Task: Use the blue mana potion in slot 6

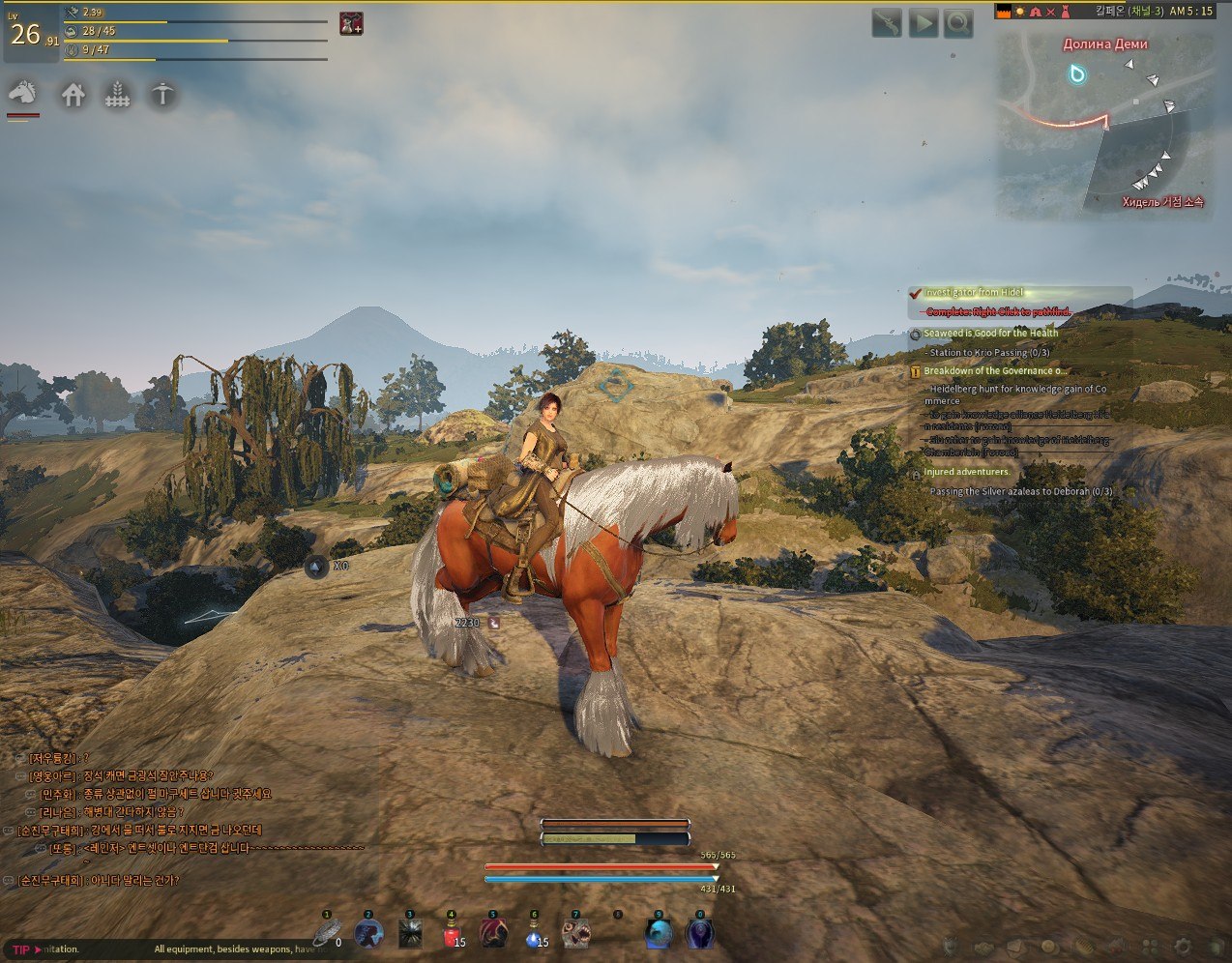Action: (535, 934)
